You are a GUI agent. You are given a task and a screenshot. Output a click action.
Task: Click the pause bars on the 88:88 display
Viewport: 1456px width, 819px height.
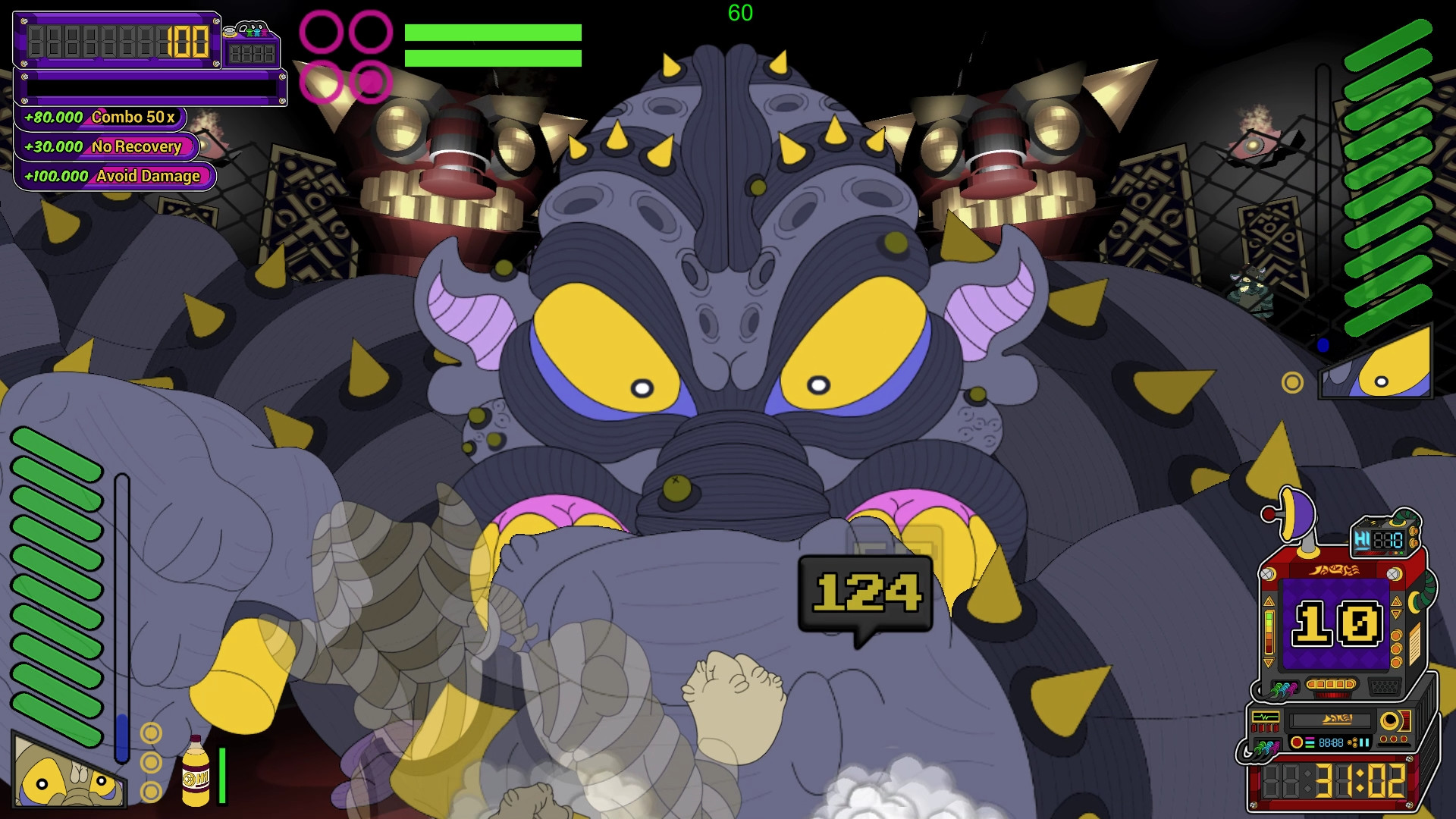pos(1364,742)
